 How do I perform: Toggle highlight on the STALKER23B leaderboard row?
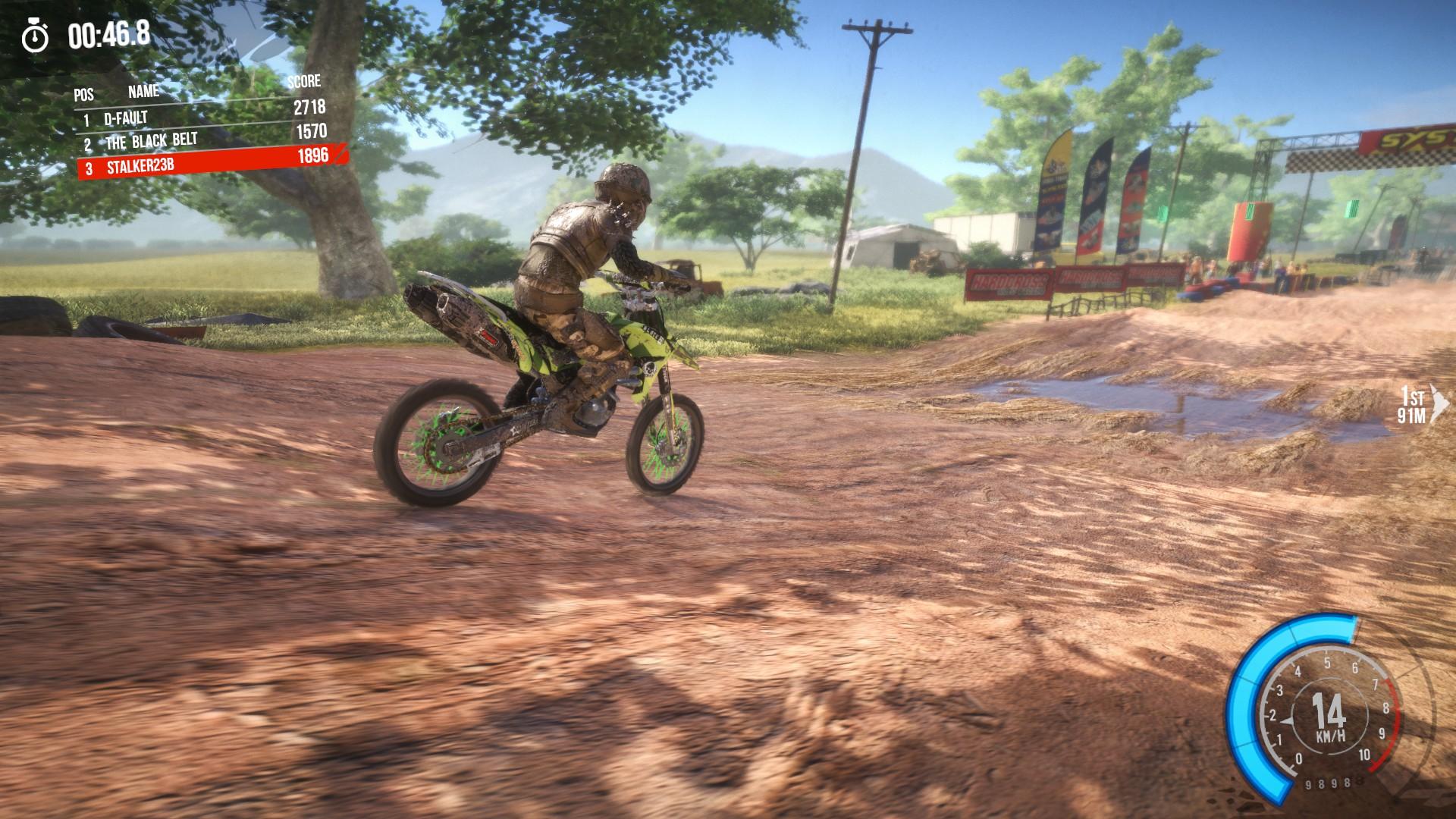tap(205, 162)
